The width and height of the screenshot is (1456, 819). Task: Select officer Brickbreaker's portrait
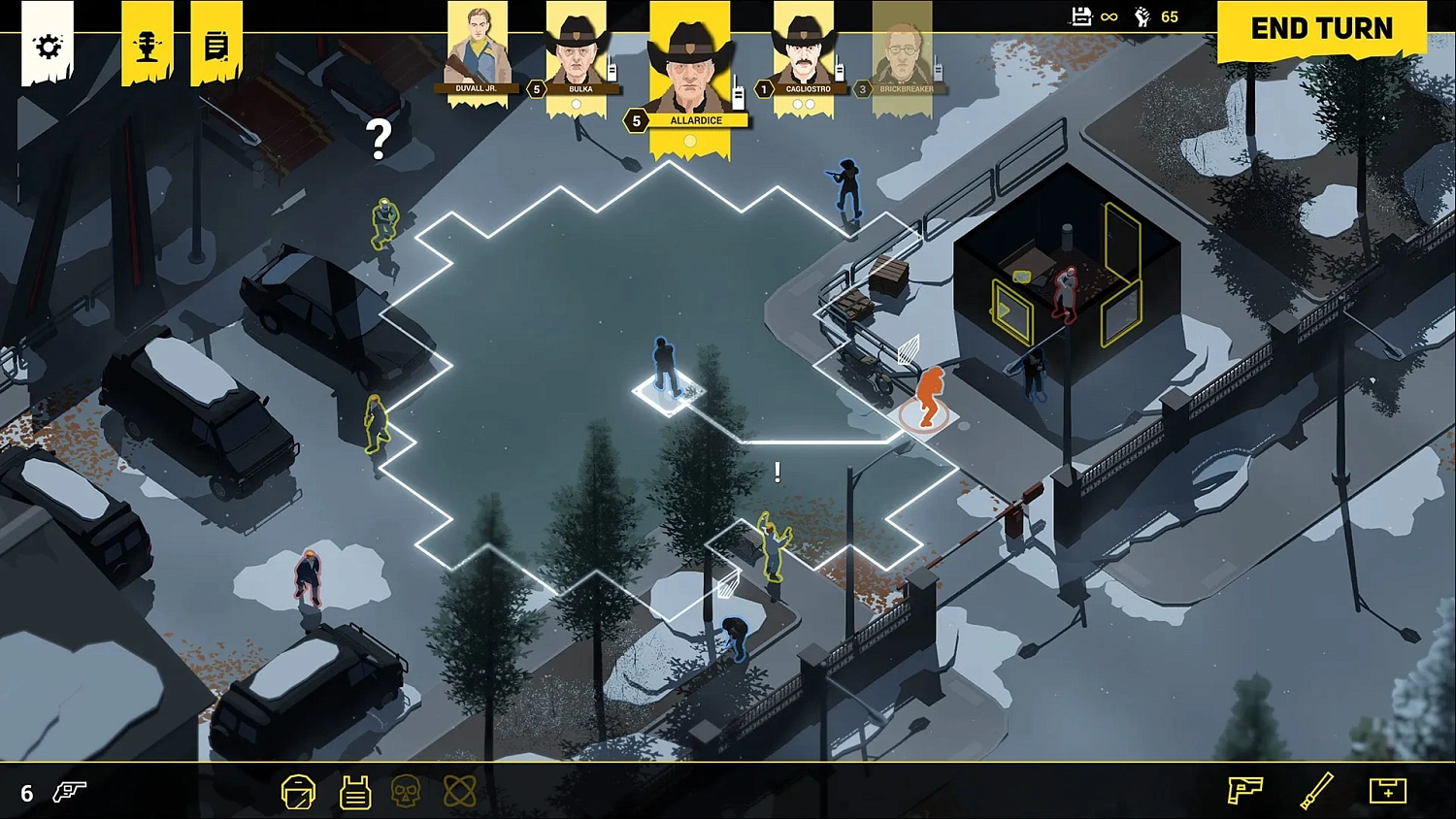click(904, 53)
